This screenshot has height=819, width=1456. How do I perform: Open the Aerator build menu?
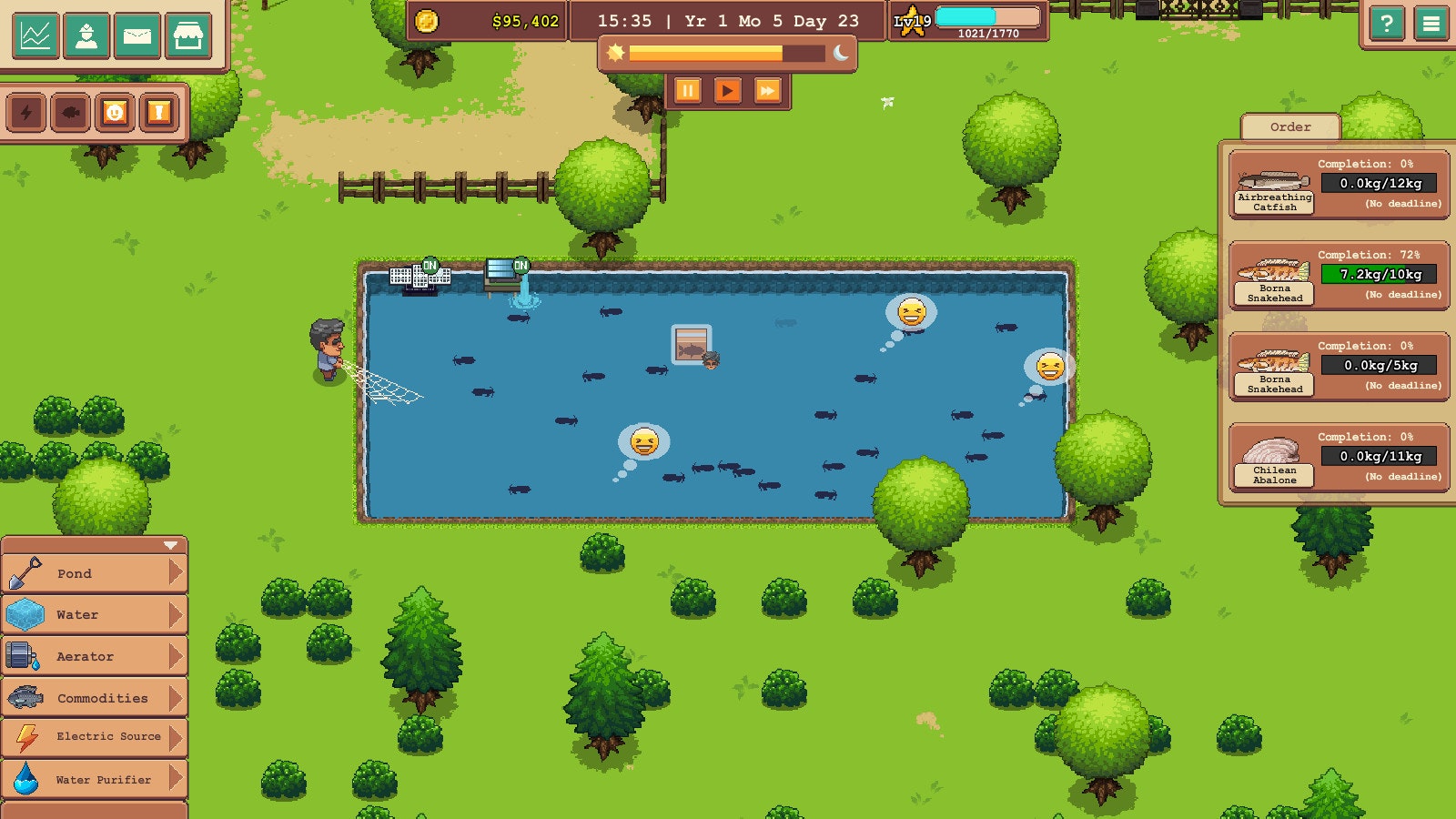pos(91,656)
